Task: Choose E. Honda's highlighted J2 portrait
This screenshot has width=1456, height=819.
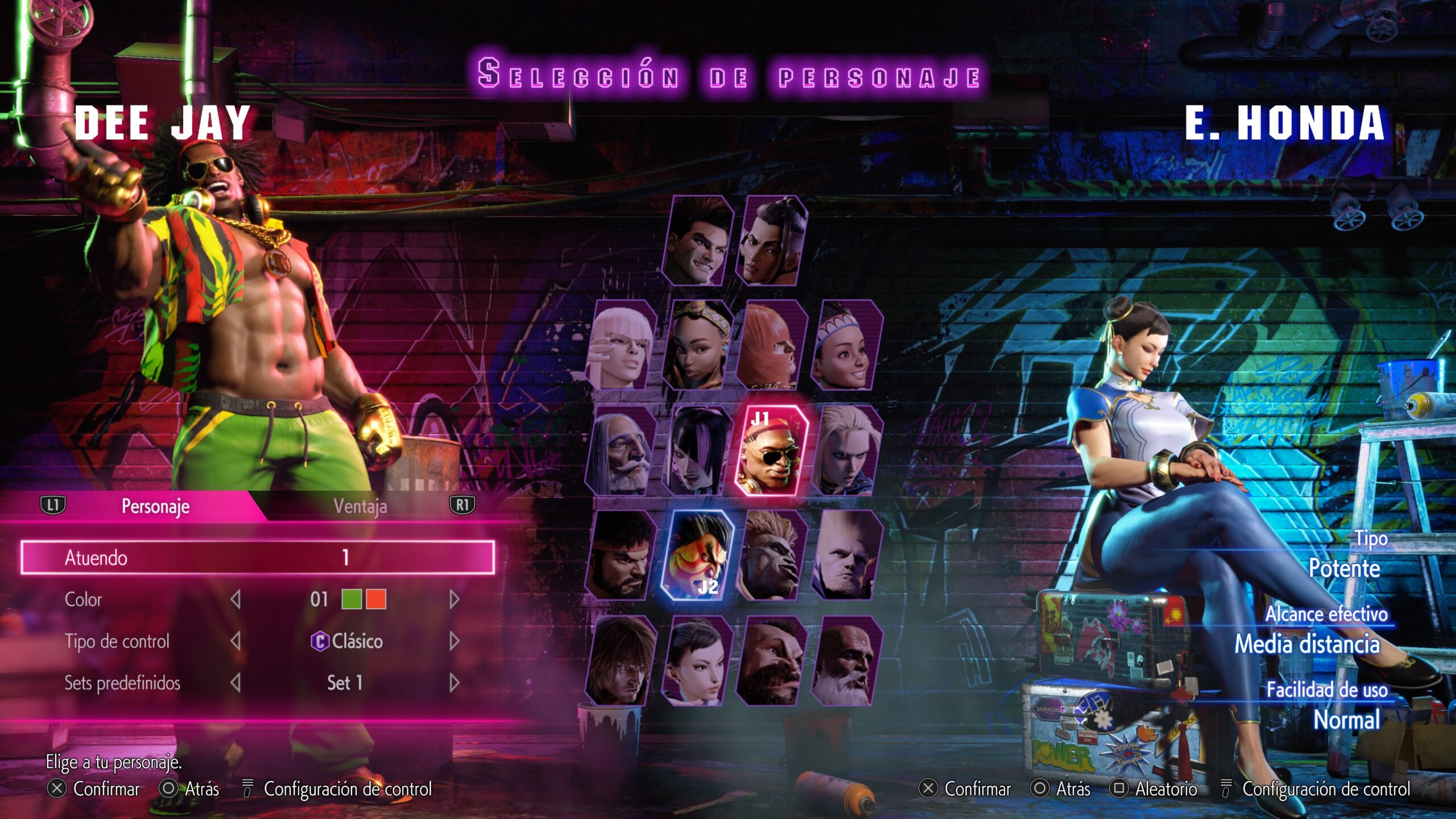Action: pos(698,556)
